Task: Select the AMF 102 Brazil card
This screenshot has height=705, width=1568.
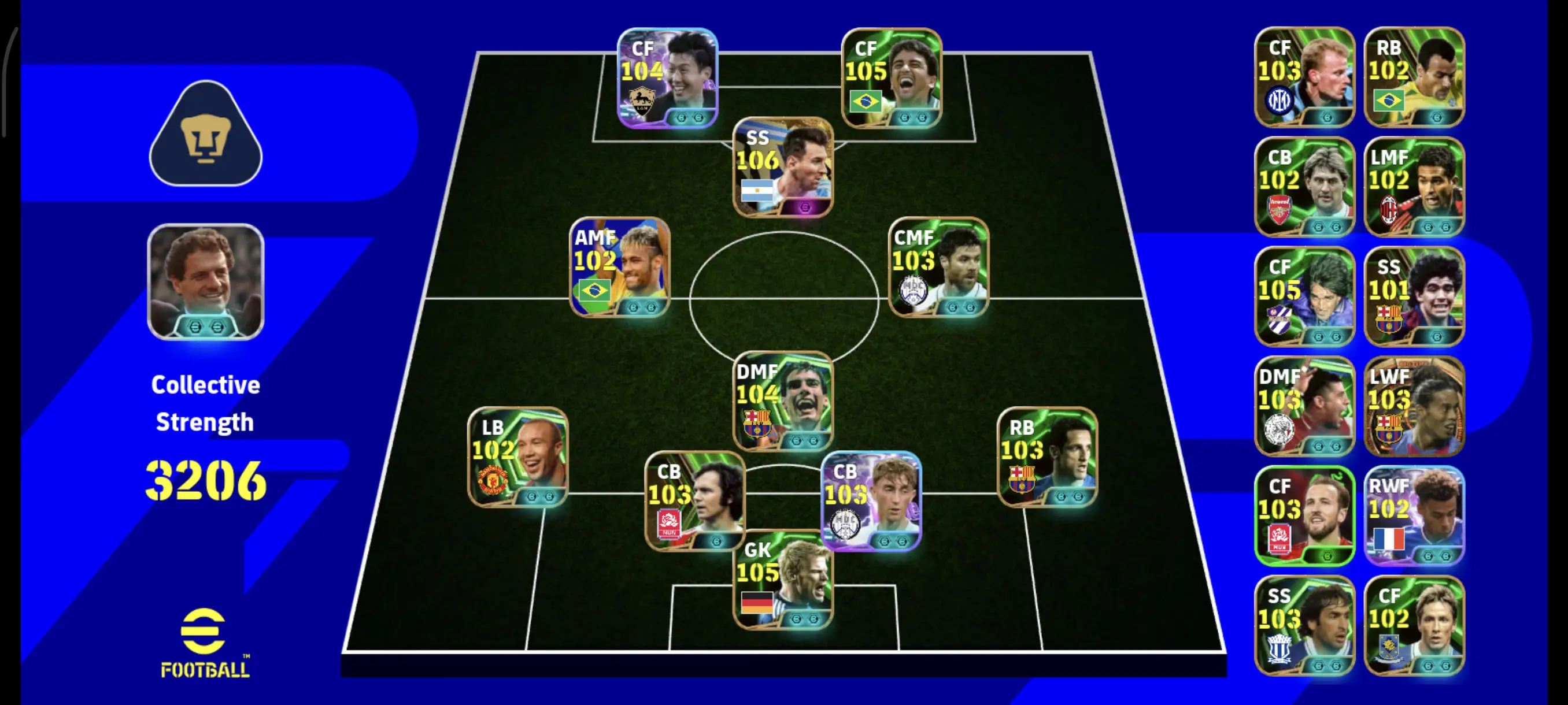Action: [x=620, y=267]
